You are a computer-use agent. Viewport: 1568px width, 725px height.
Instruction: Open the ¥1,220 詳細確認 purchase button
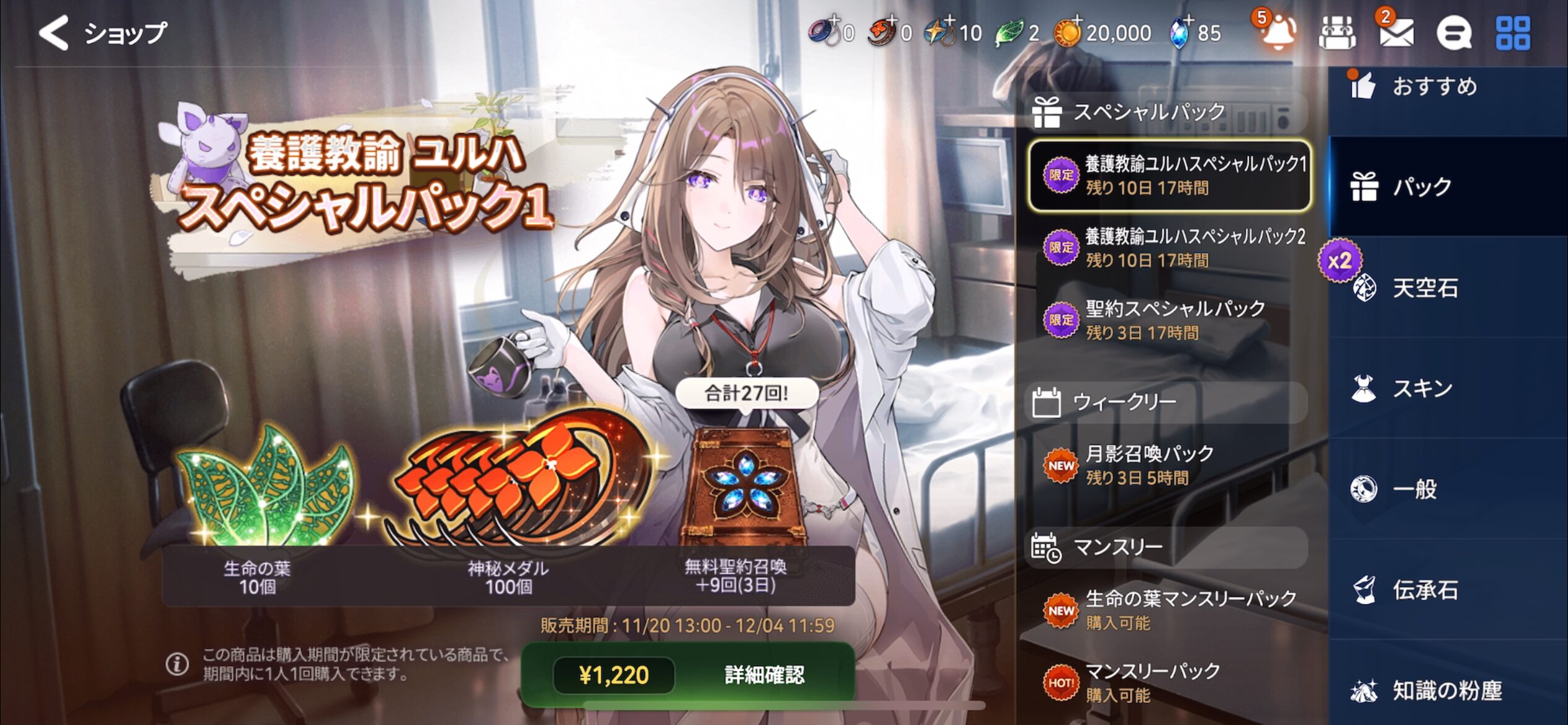click(x=688, y=675)
